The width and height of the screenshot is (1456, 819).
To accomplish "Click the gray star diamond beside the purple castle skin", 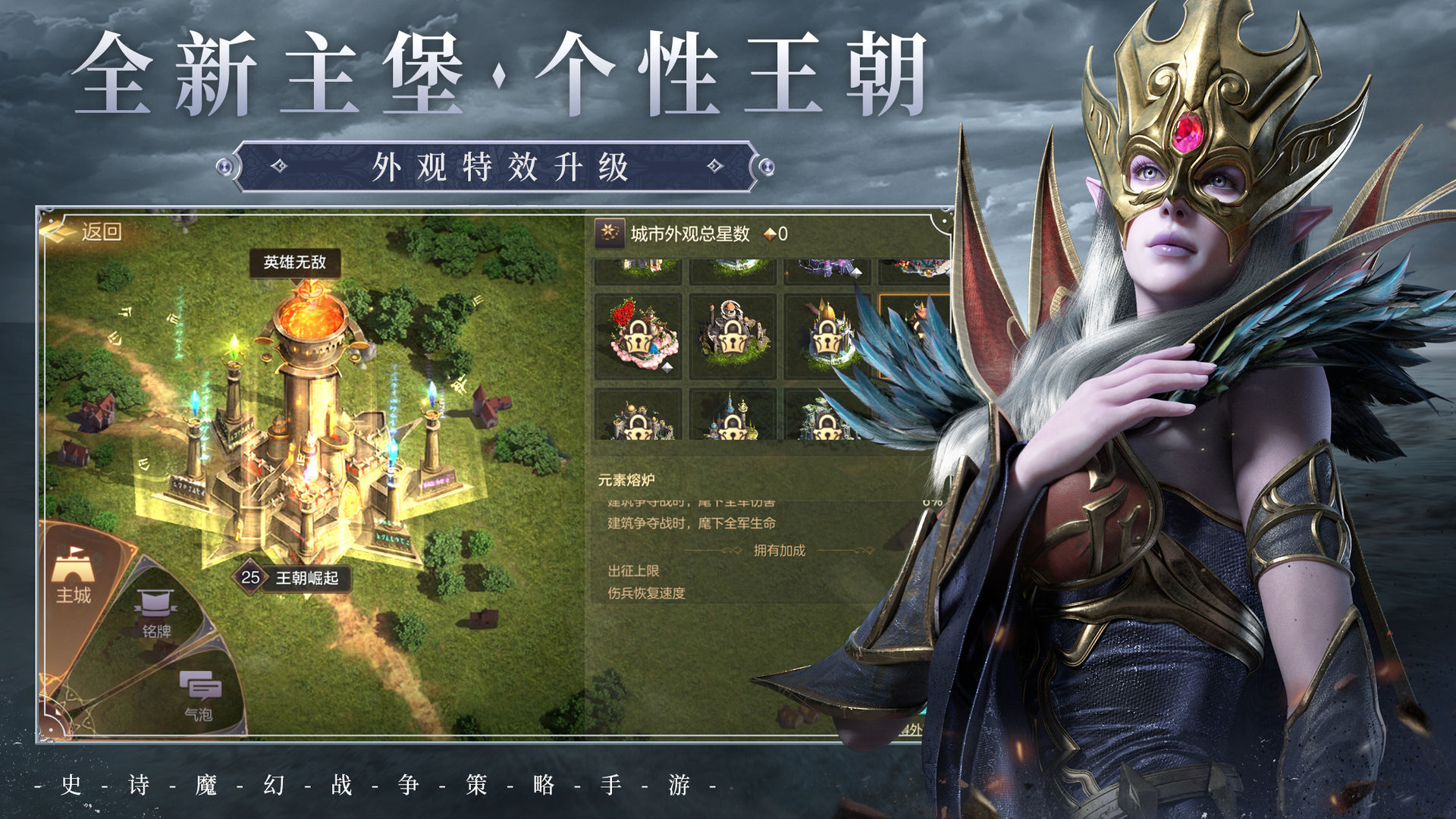I will click(857, 271).
